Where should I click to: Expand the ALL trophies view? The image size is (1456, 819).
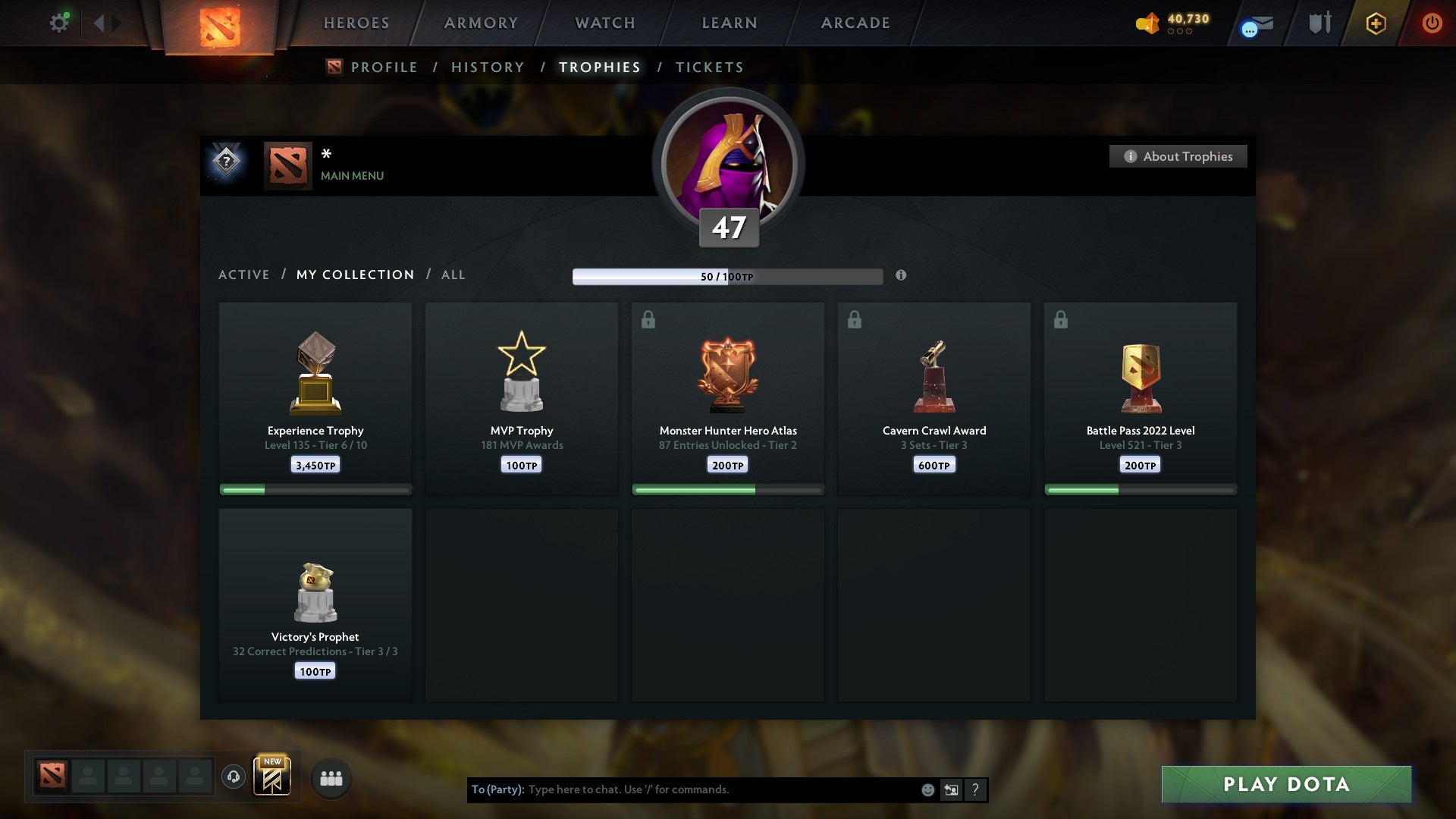[453, 275]
